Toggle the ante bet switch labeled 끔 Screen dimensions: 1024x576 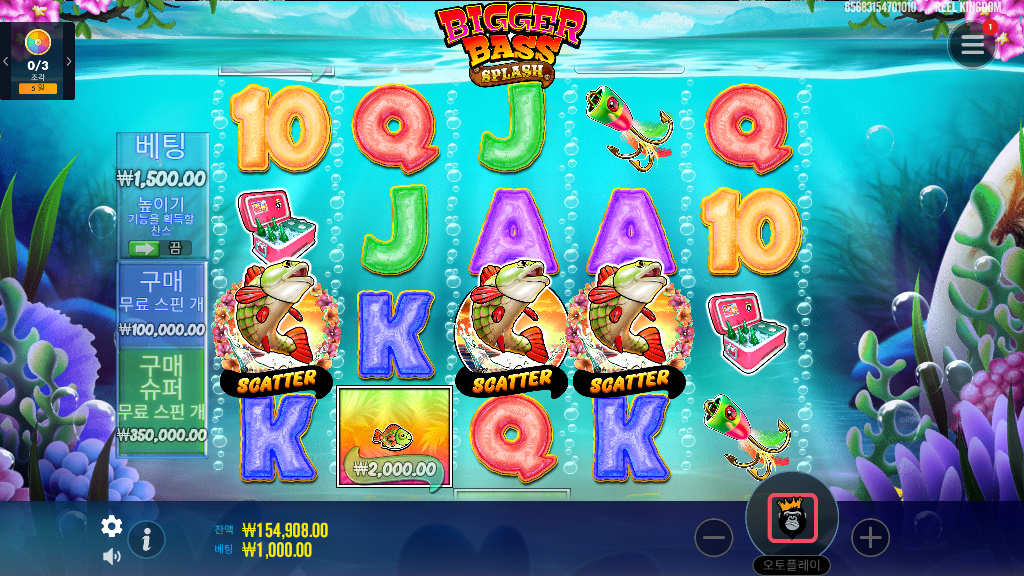pyautogui.click(x=161, y=248)
